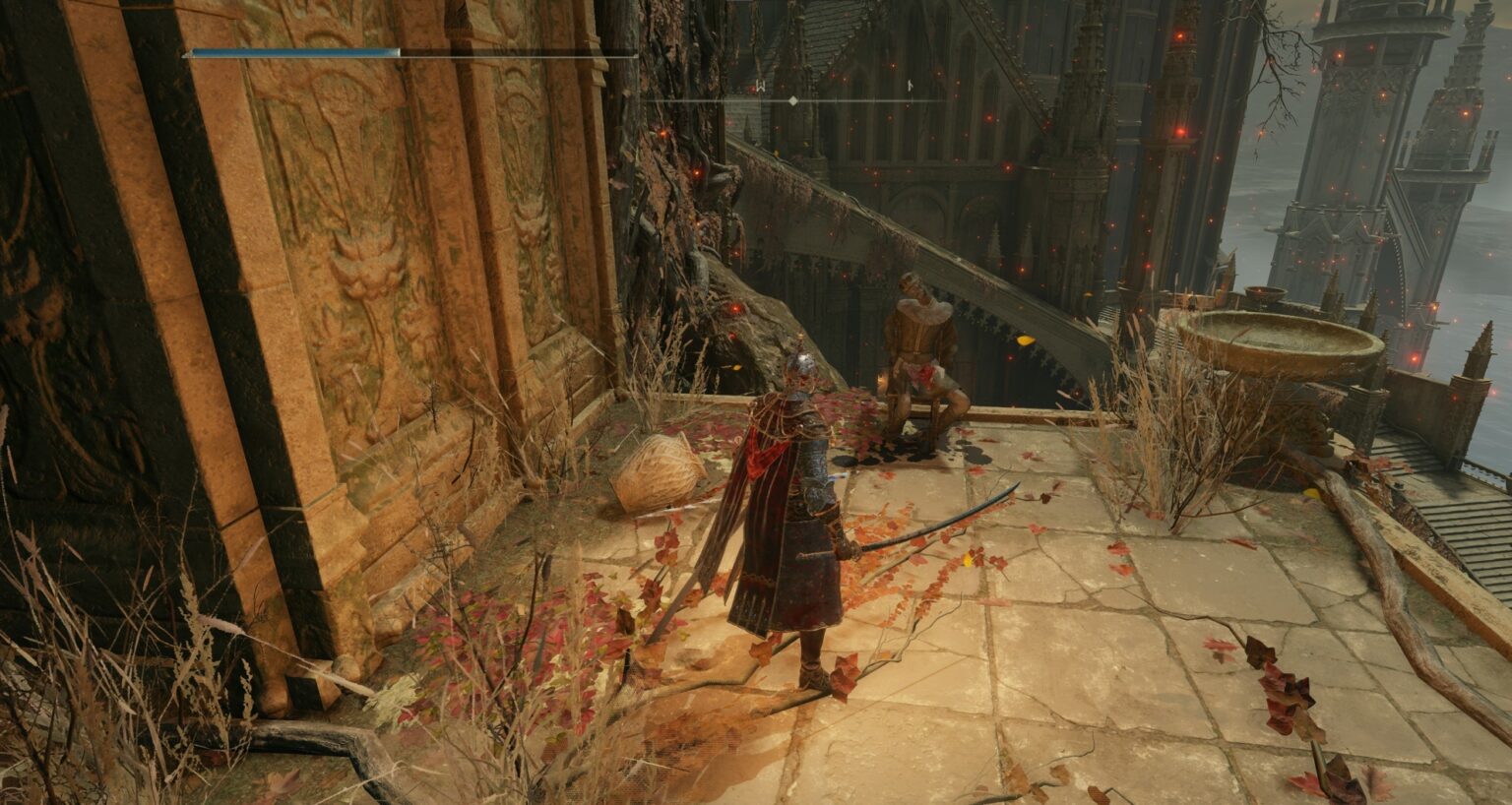This screenshot has width=1512, height=805.
Task: Select the white diamond waypoint on the compass bar
Action: (792, 100)
